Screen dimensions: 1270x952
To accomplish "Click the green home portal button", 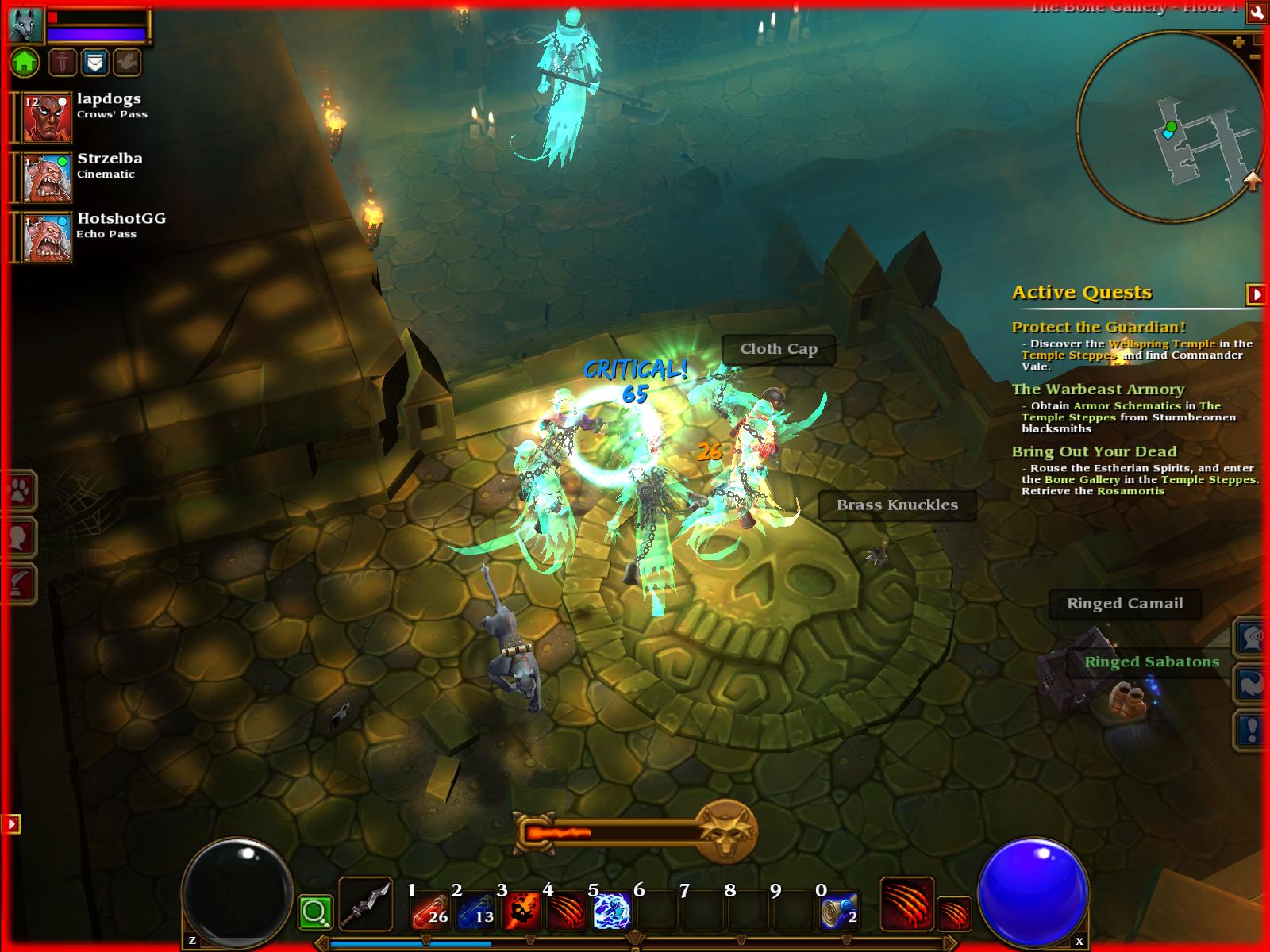I will [x=25, y=62].
